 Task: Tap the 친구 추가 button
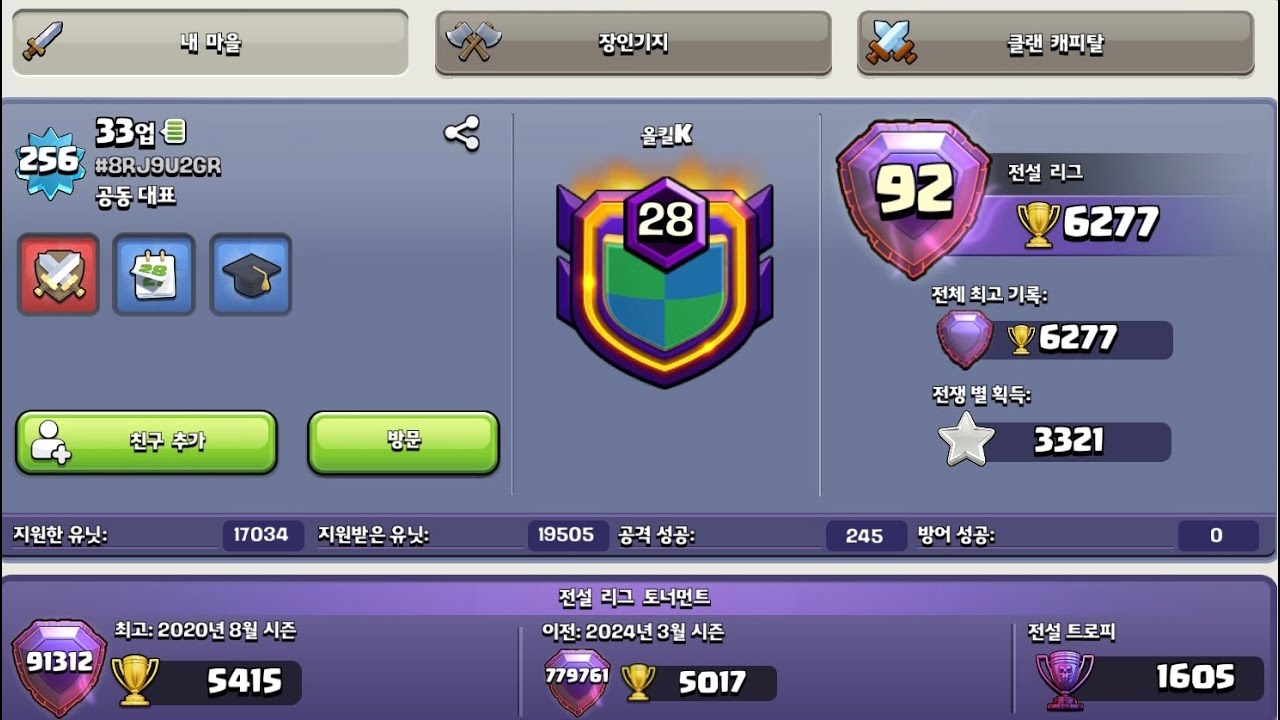coord(146,441)
